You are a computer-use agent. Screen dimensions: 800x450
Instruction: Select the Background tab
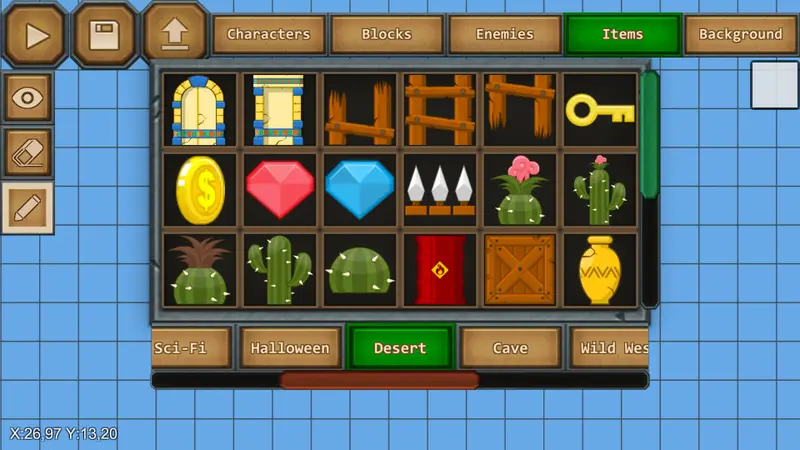point(740,34)
